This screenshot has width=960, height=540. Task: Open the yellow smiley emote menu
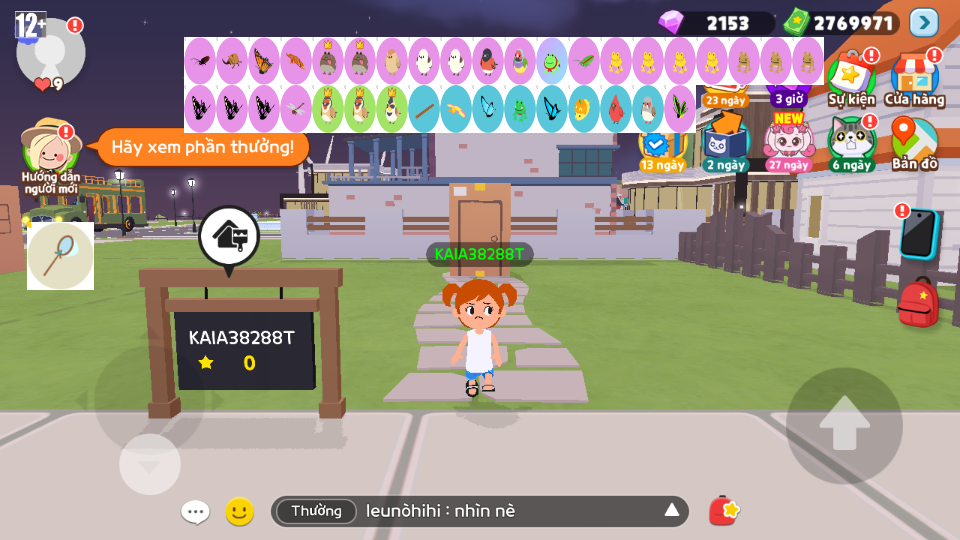[239, 512]
